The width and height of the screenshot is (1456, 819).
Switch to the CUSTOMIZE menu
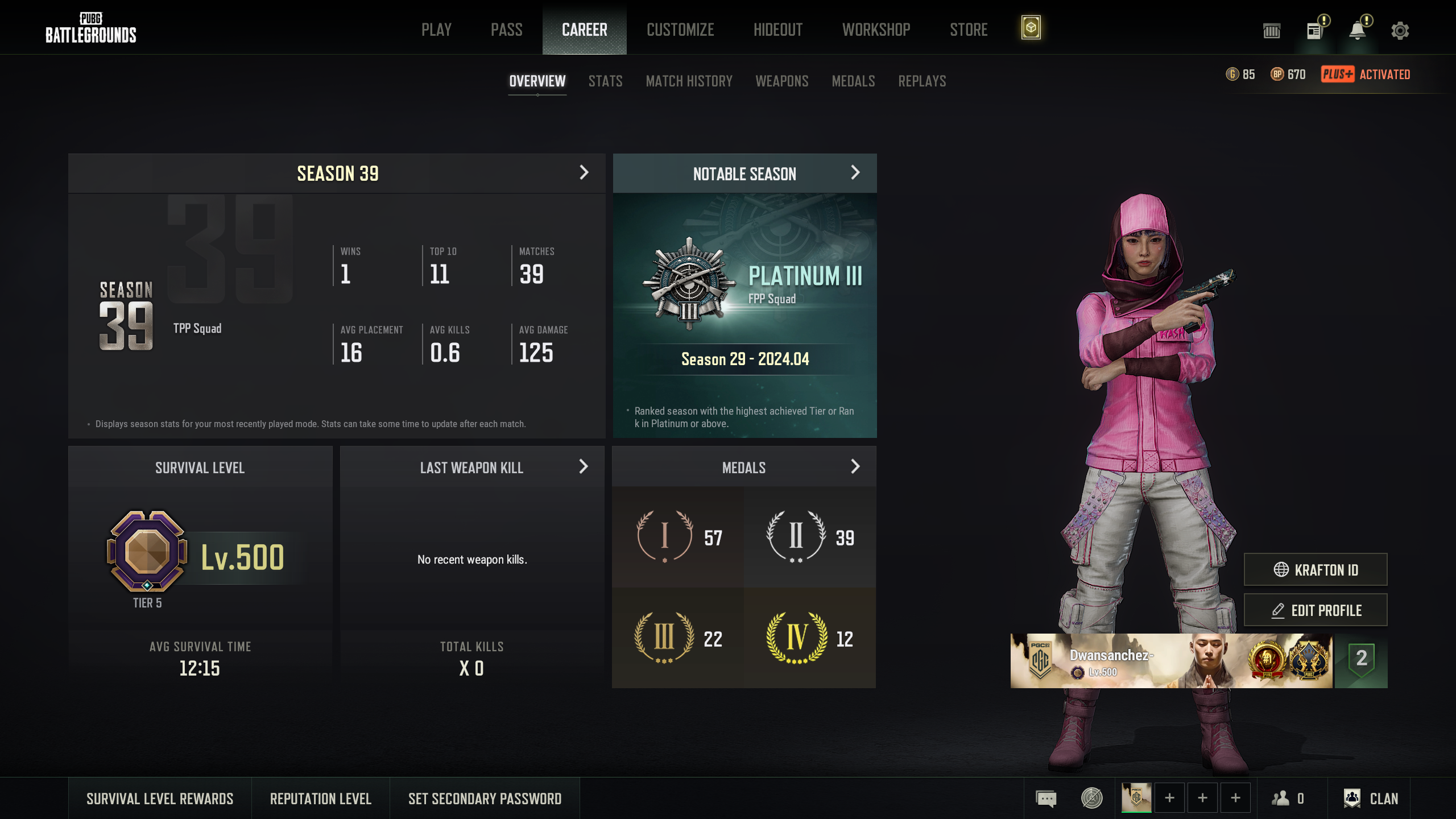click(680, 30)
